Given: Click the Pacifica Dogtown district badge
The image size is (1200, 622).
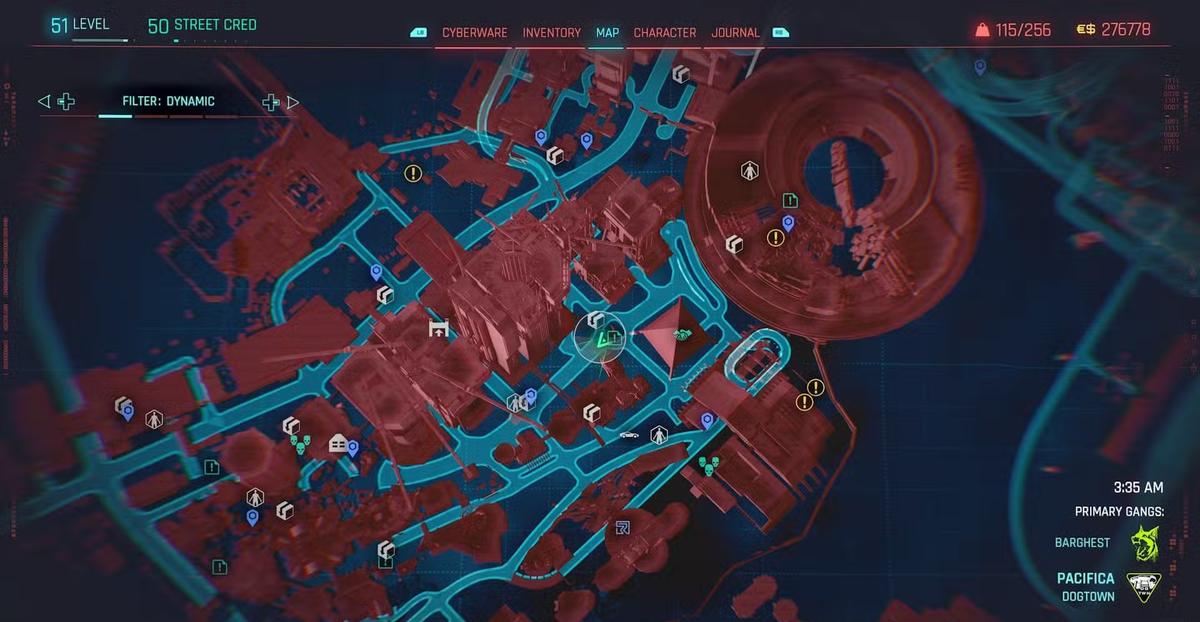Looking at the screenshot, I should [x=1144, y=587].
